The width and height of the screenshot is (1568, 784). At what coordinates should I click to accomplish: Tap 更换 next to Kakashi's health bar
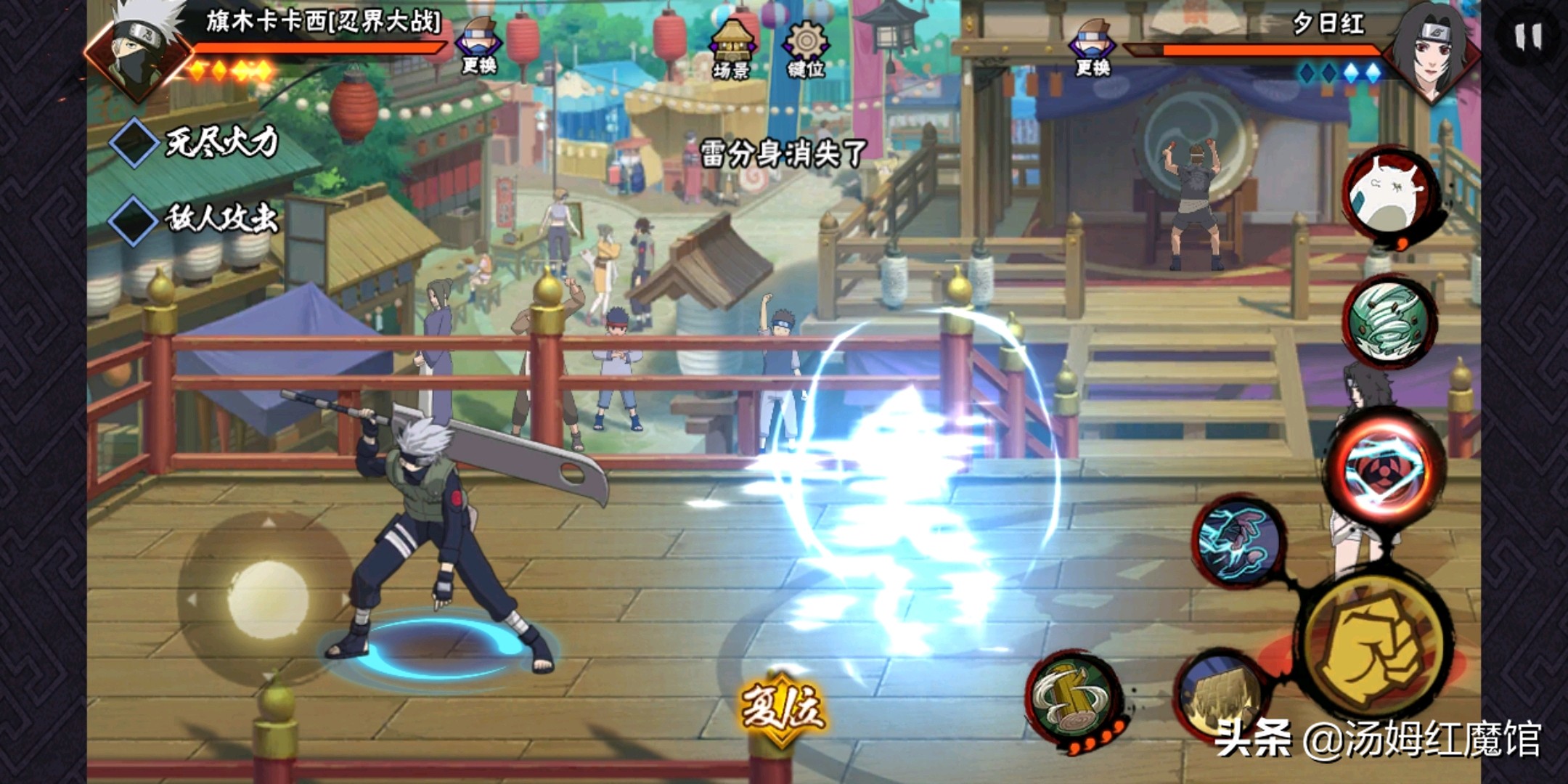(x=479, y=46)
